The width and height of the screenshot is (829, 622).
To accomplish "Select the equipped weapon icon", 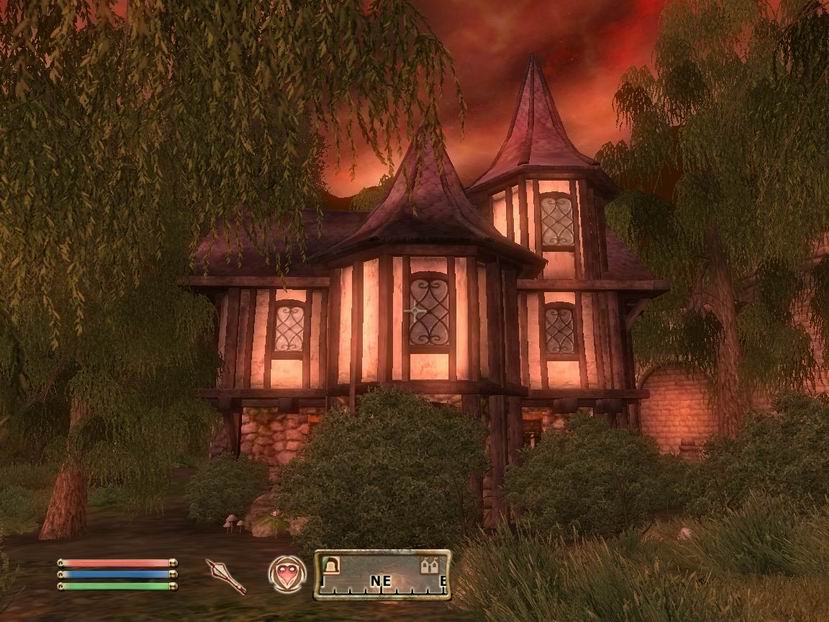I will tap(226, 575).
